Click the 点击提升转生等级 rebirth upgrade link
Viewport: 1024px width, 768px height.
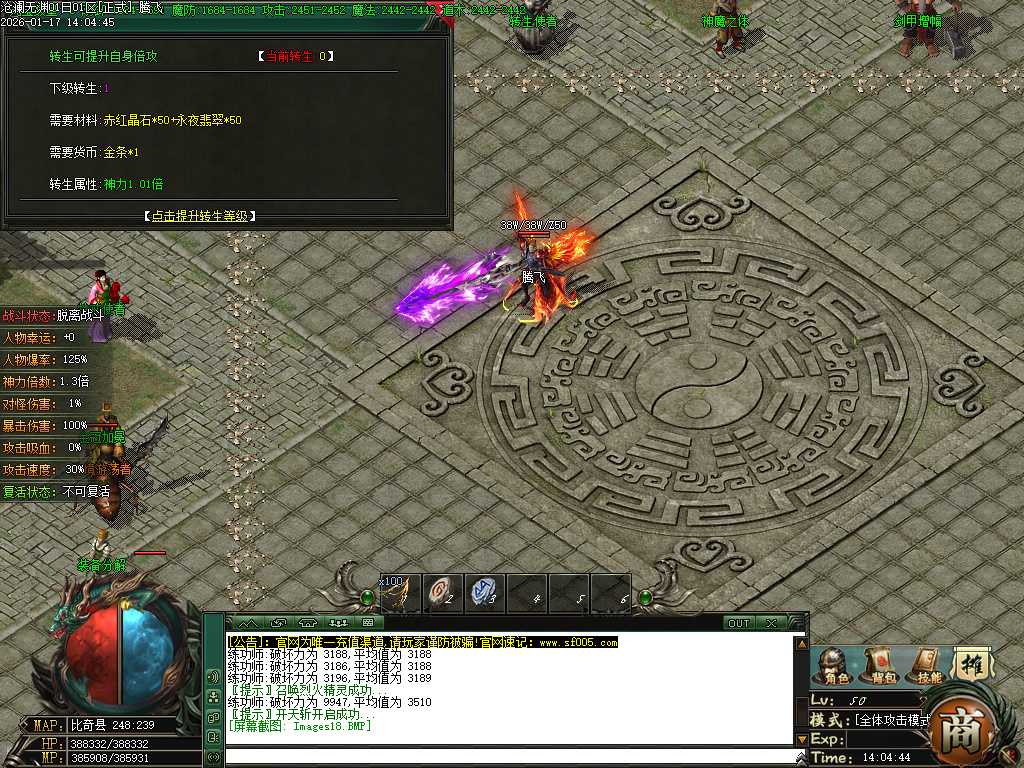tap(200, 216)
